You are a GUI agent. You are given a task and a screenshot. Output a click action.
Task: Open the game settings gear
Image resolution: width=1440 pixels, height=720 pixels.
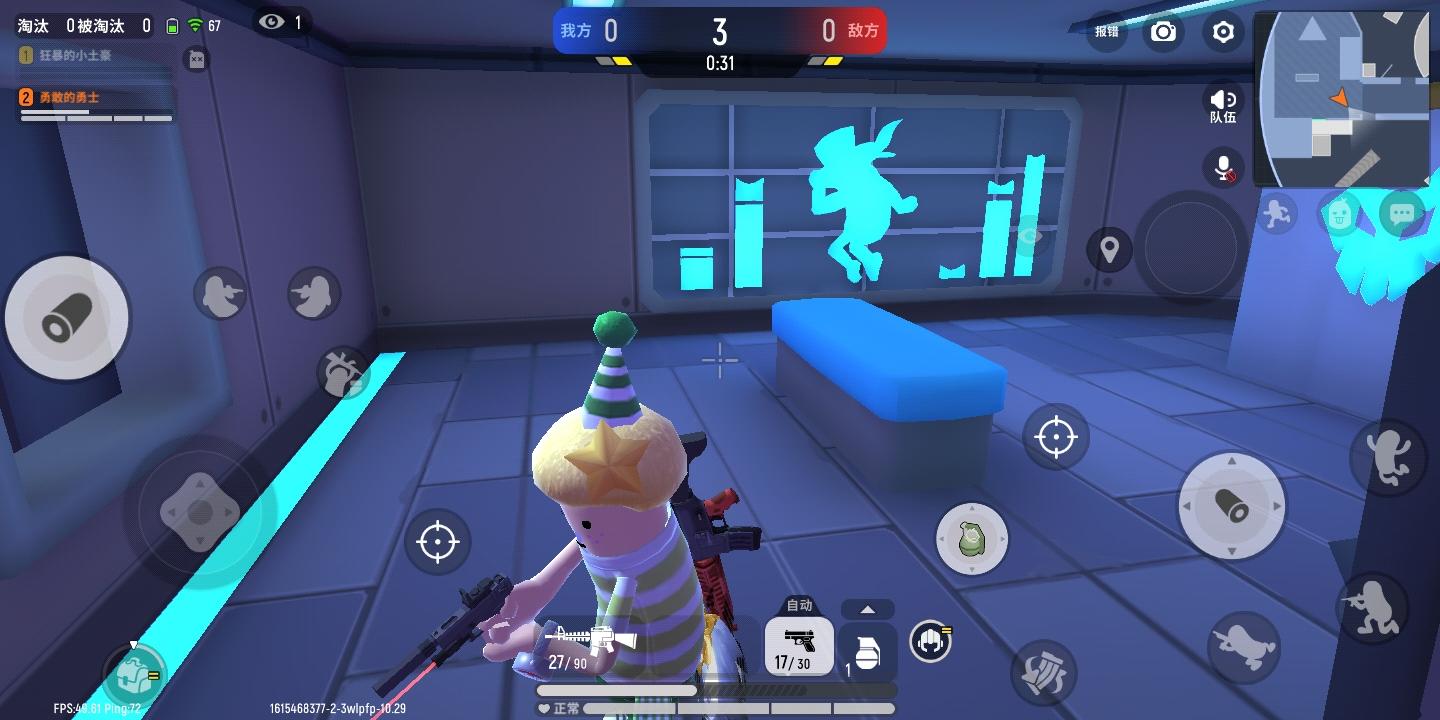click(1222, 32)
